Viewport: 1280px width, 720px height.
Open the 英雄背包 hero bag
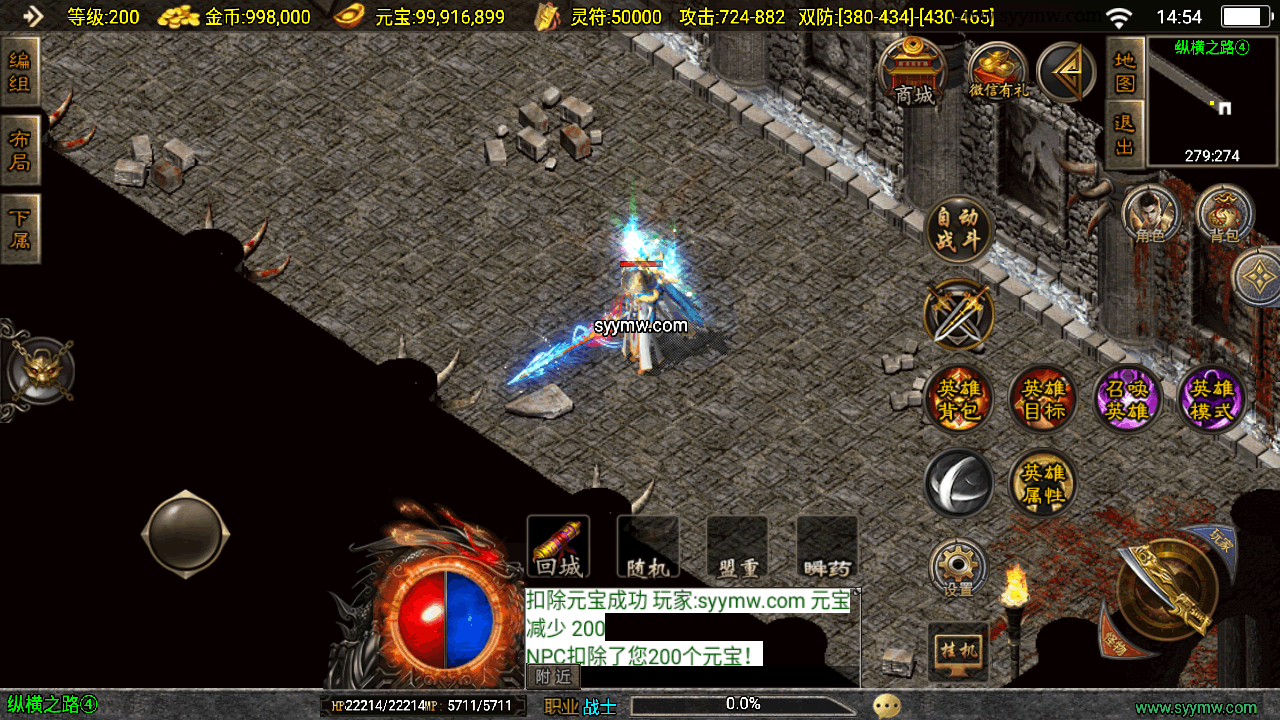959,399
